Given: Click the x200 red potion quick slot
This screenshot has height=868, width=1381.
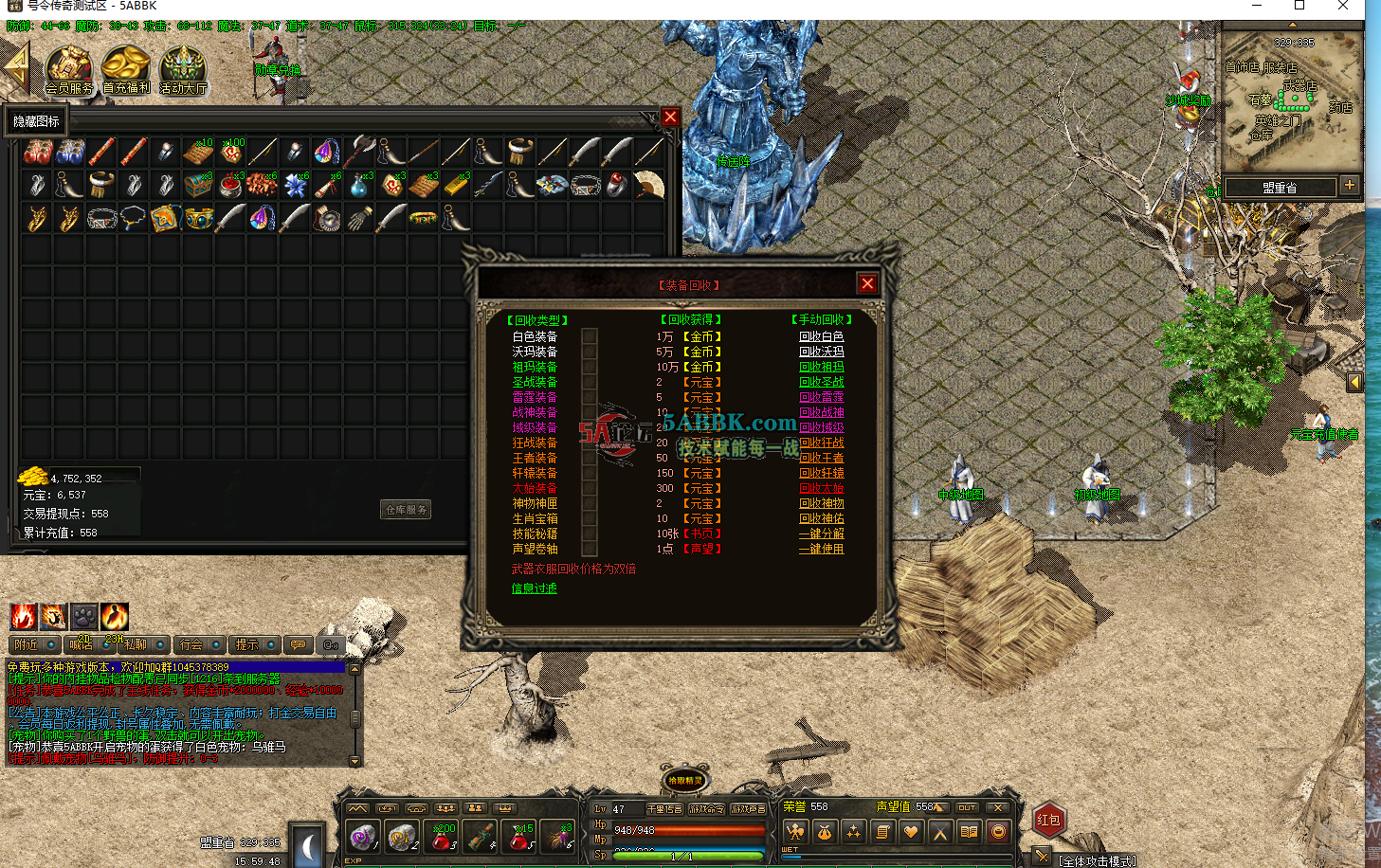Looking at the screenshot, I should (x=442, y=836).
